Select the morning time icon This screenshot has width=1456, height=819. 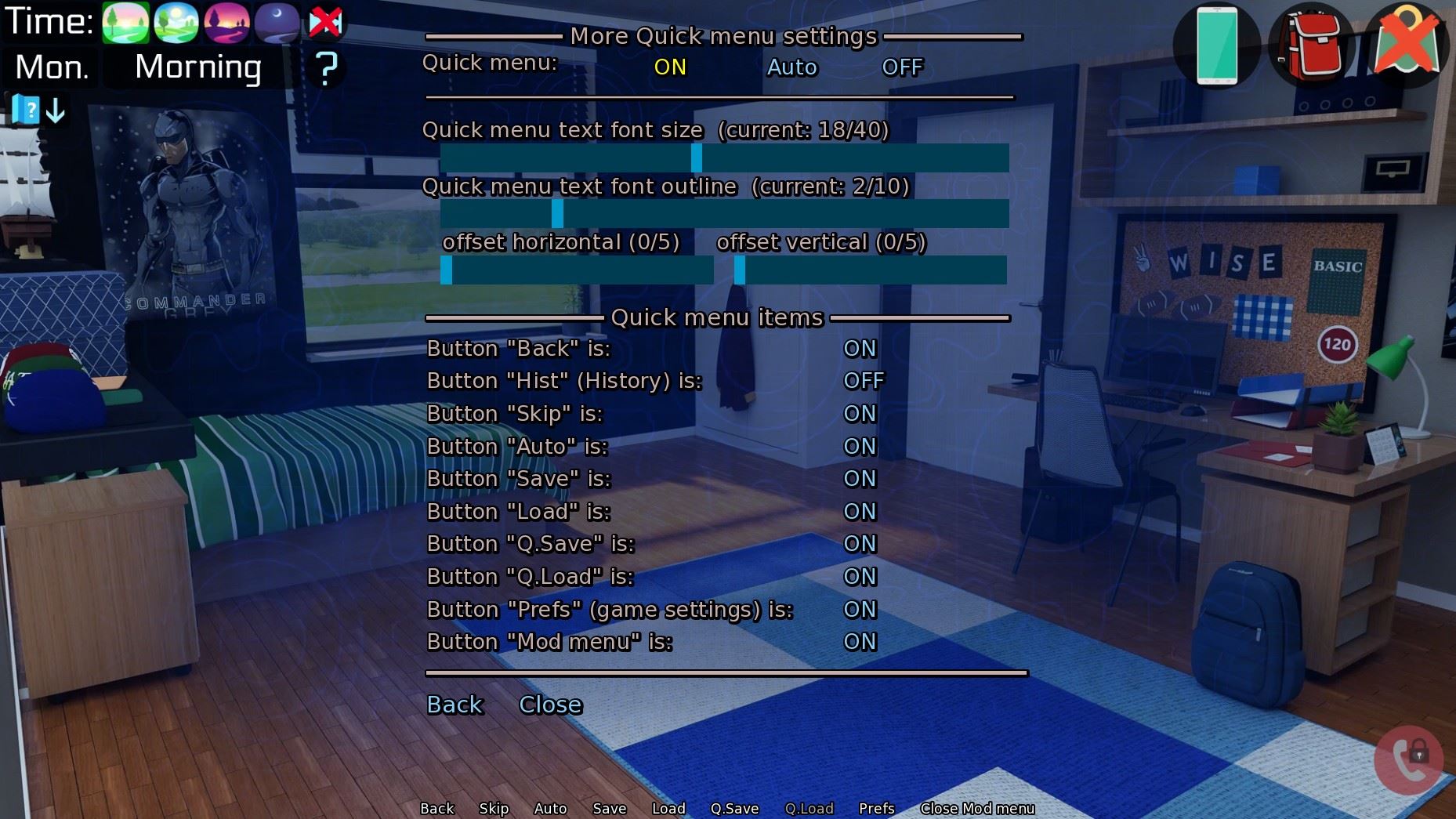coord(125,23)
